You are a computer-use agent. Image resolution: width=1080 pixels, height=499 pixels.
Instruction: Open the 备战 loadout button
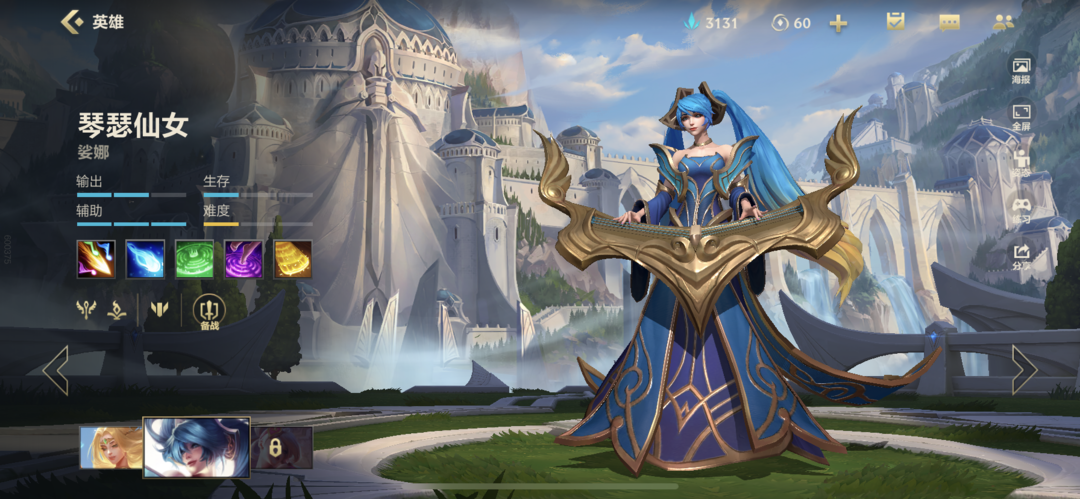(x=209, y=312)
